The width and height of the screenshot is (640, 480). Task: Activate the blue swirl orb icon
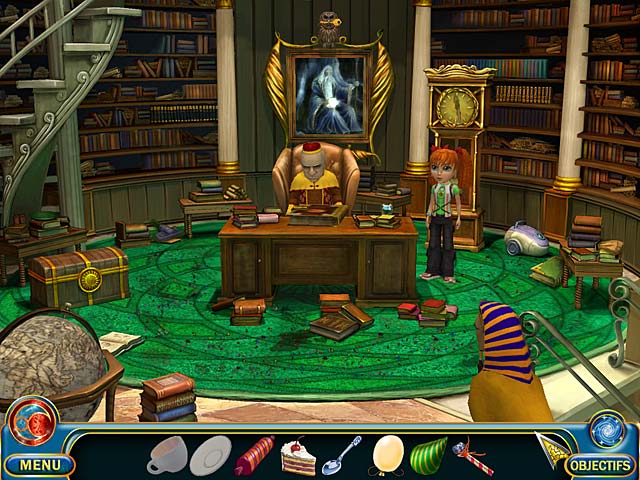tap(606, 428)
